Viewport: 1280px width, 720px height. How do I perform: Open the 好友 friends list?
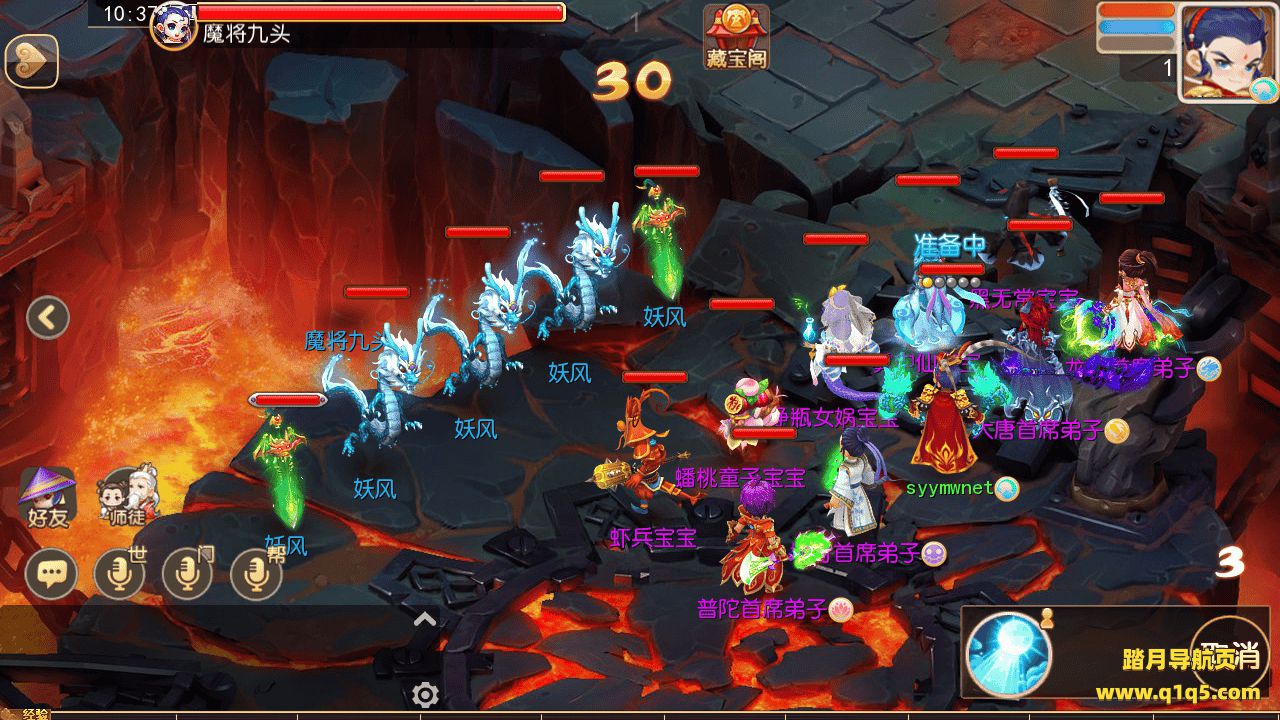tap(47, 497)
